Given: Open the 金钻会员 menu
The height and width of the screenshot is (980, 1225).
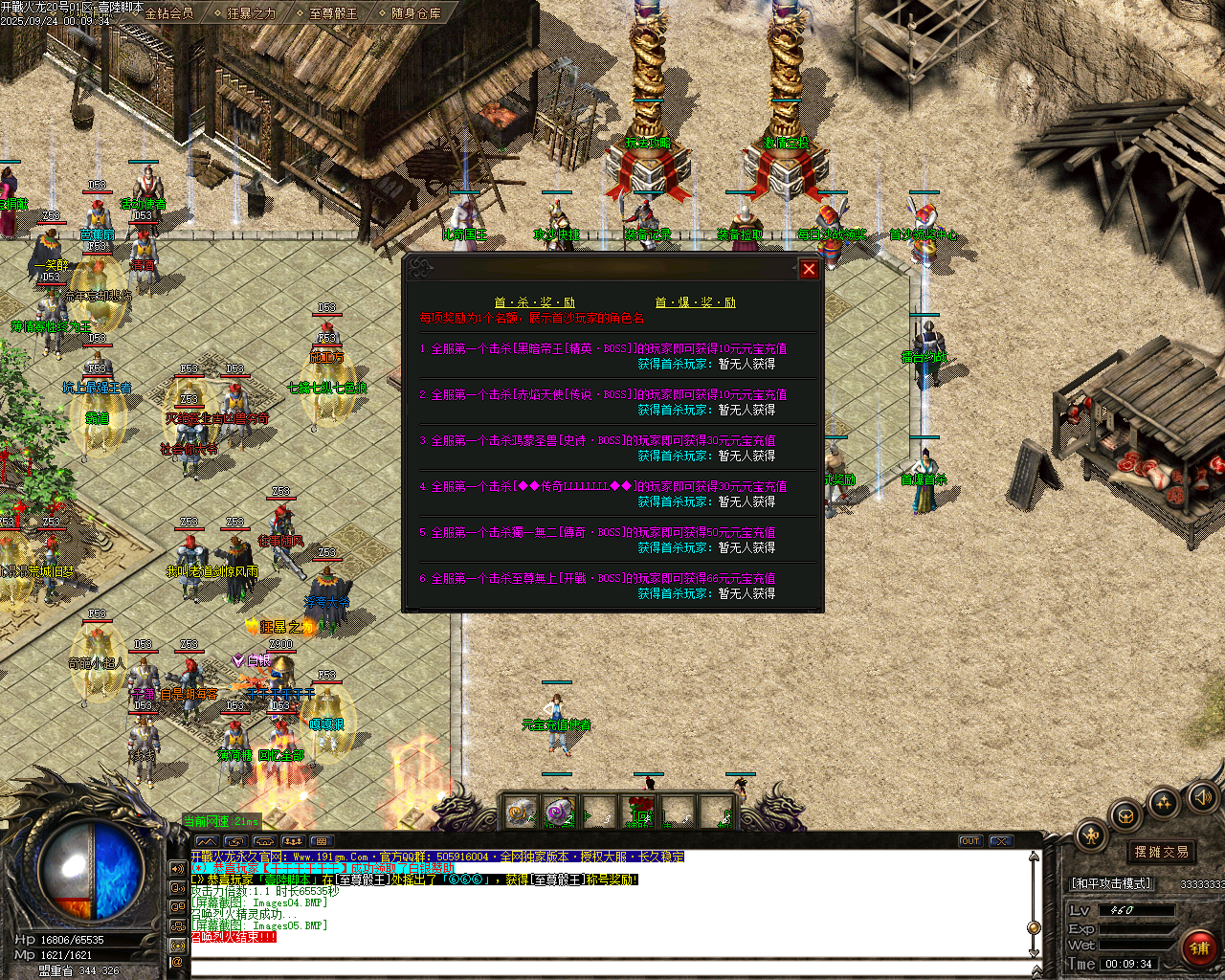Looking at the screenshot, I should [169, 14].
